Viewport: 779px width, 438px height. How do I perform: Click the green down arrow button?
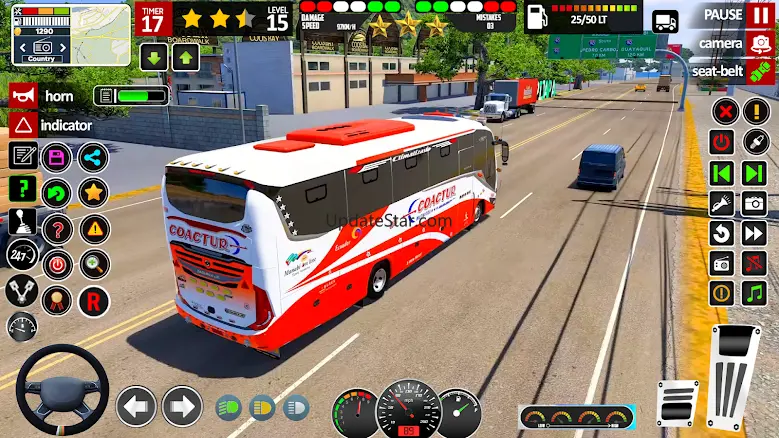[152, 57]
